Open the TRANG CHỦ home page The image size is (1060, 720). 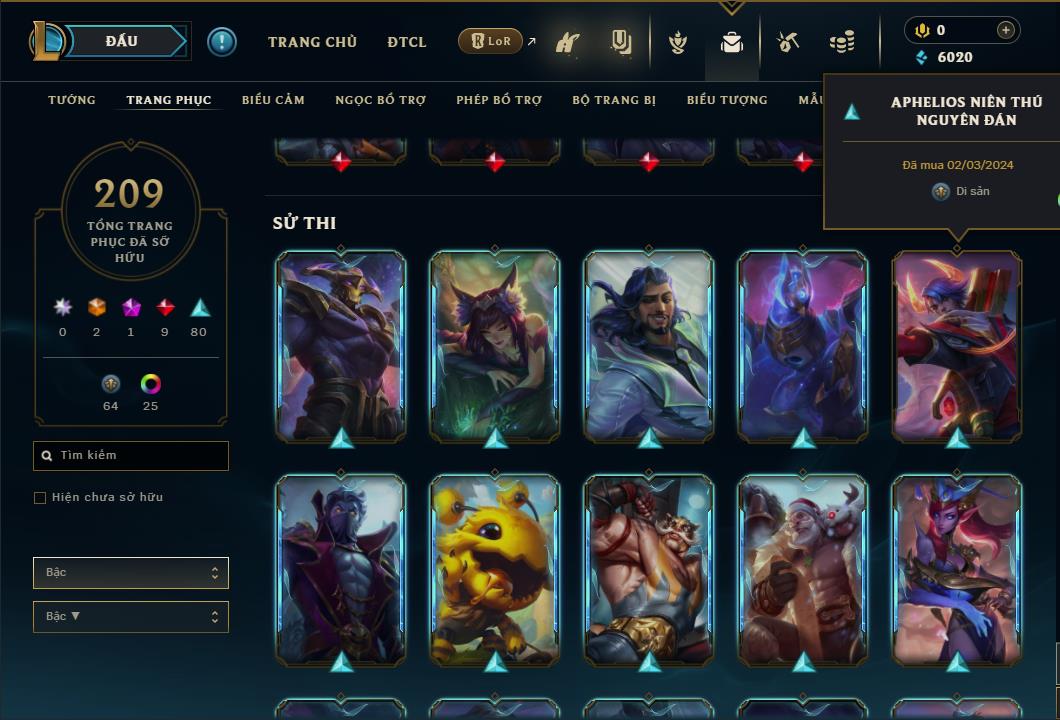tap(312, 42)
